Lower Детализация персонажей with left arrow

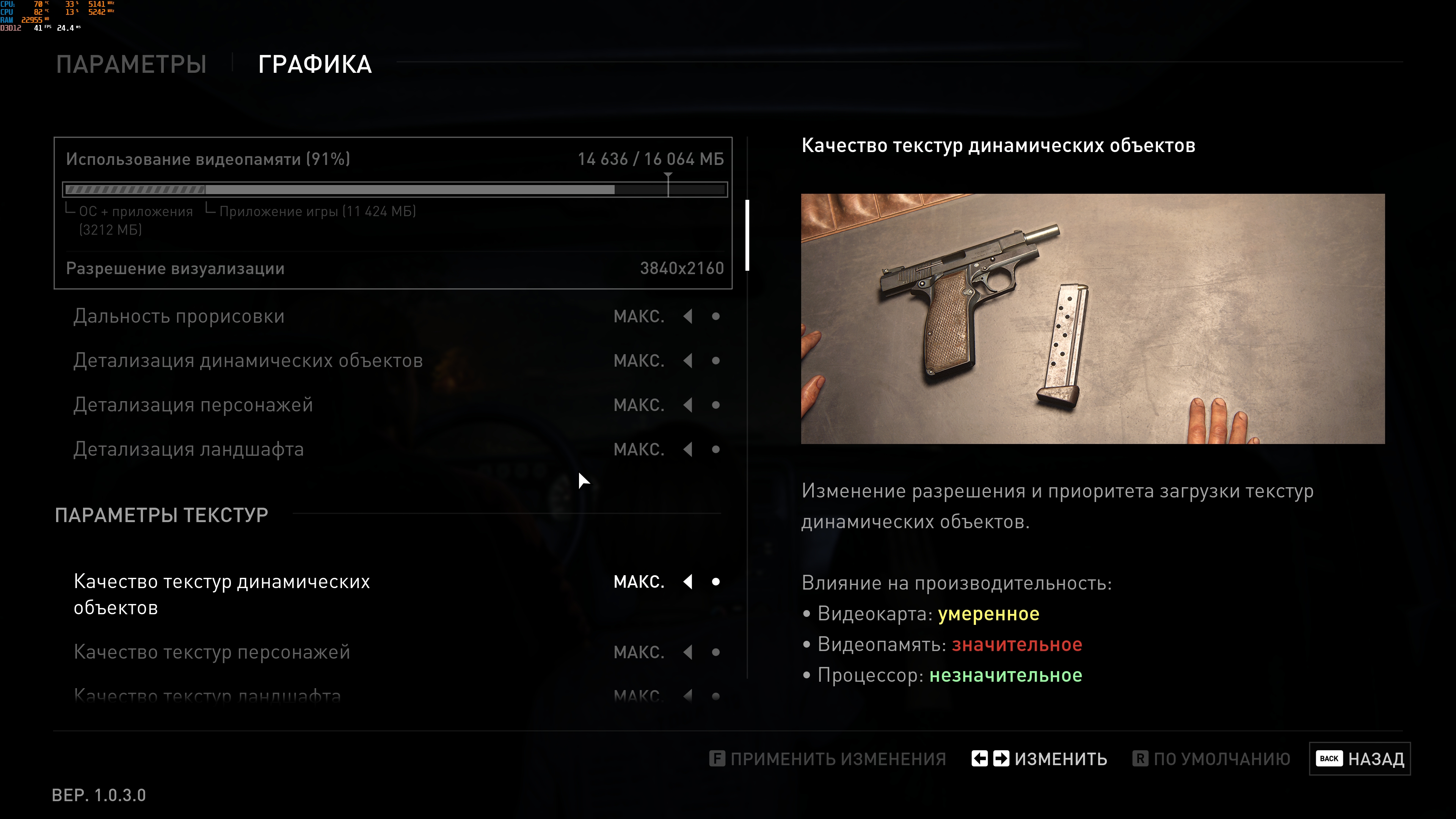click(x=688, y=405)
